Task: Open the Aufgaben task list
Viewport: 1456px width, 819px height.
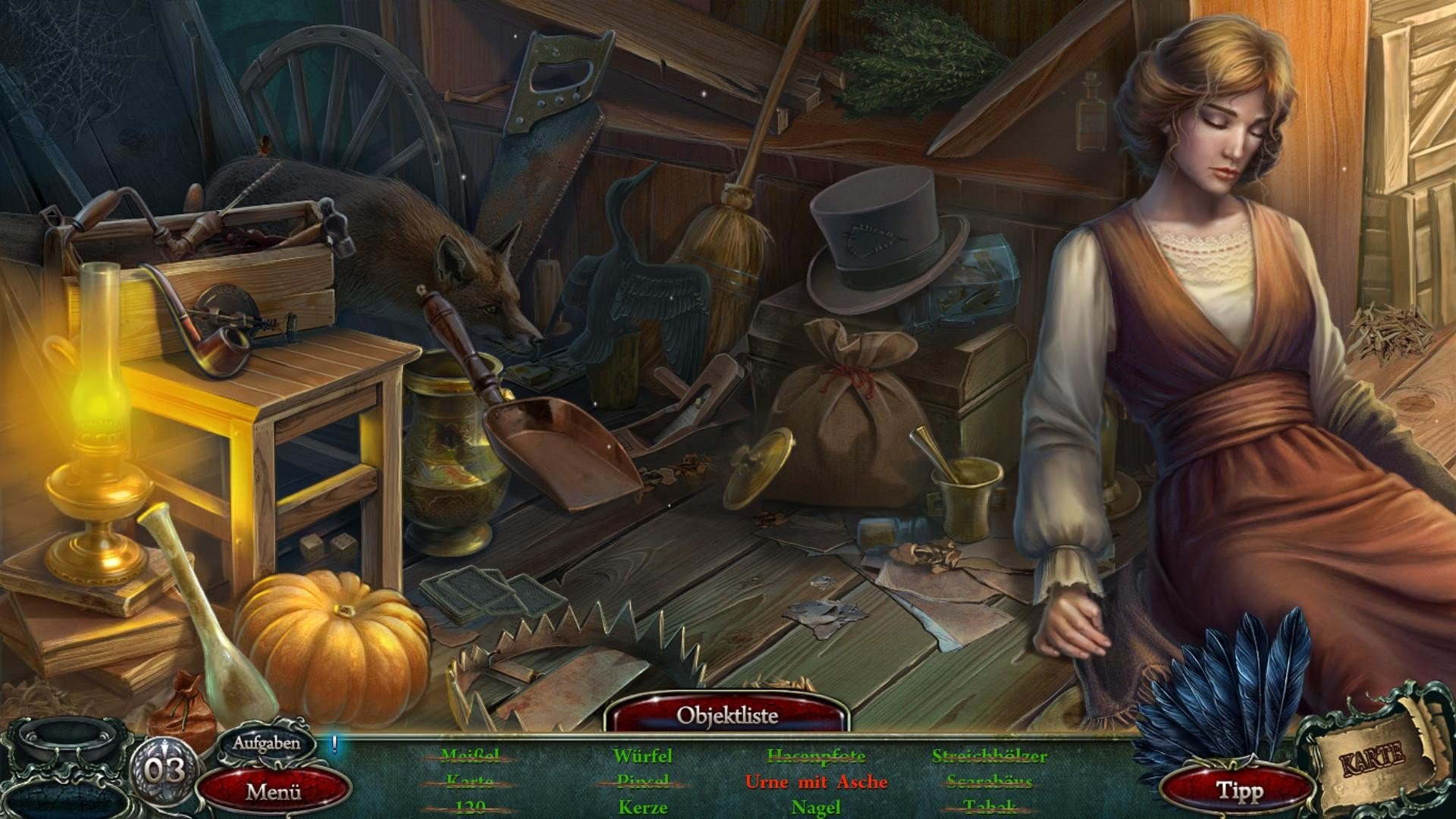Action: tap(266, 743)
